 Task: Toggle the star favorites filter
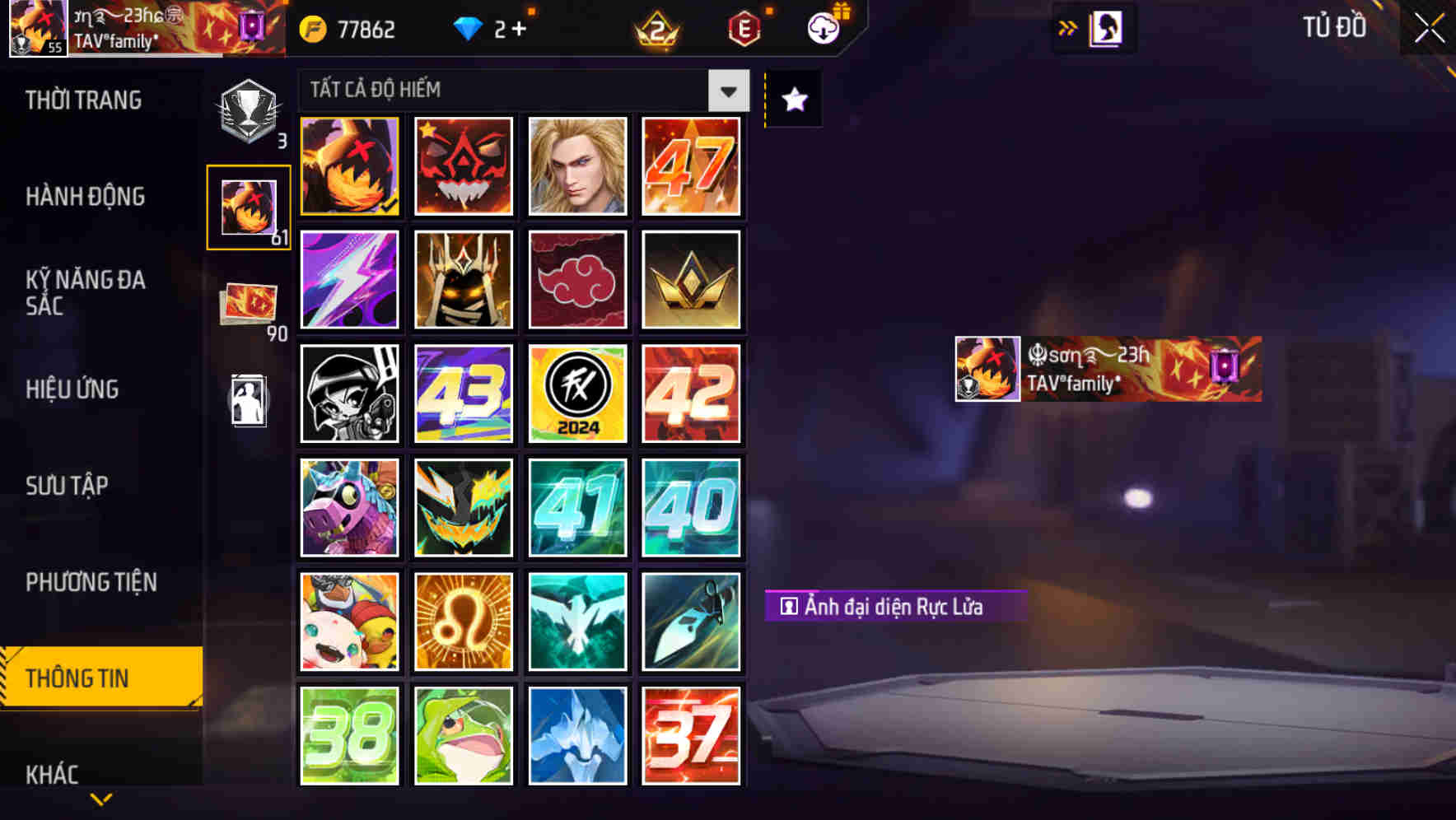tap(792, 100)
